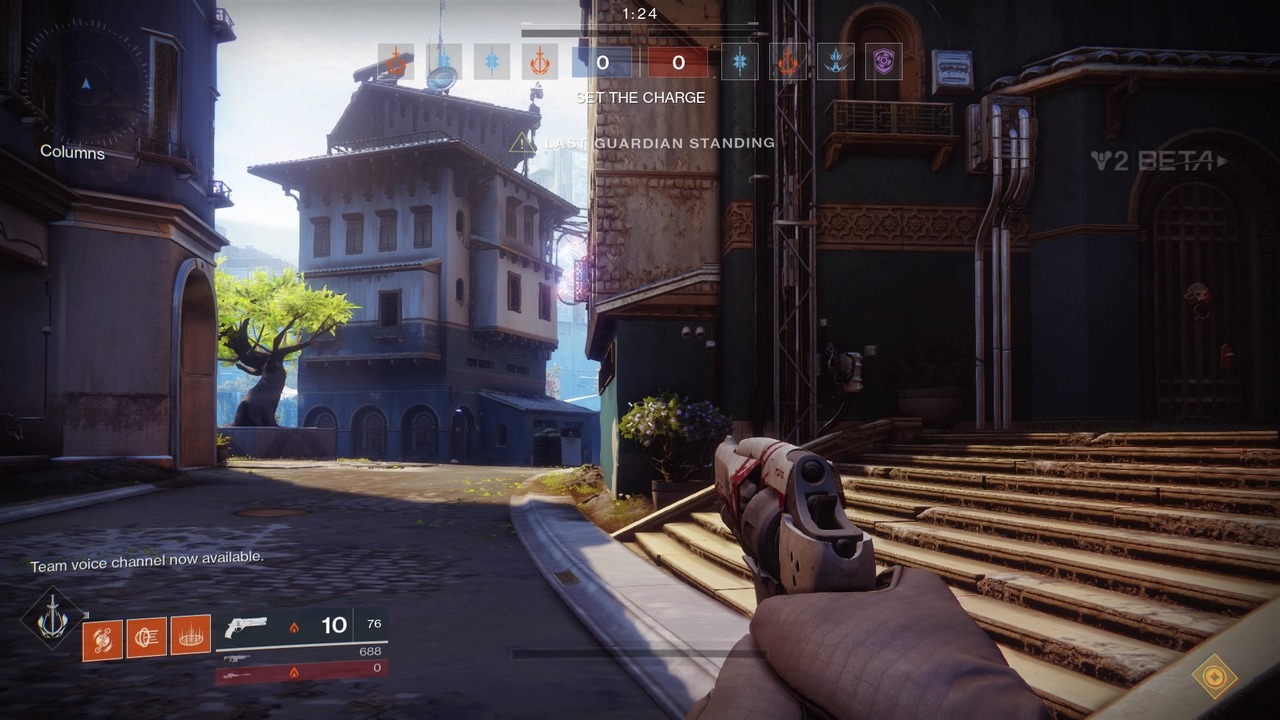
Task: Click the yellow diamond emblem icon
Action: tap(1213, 676)
